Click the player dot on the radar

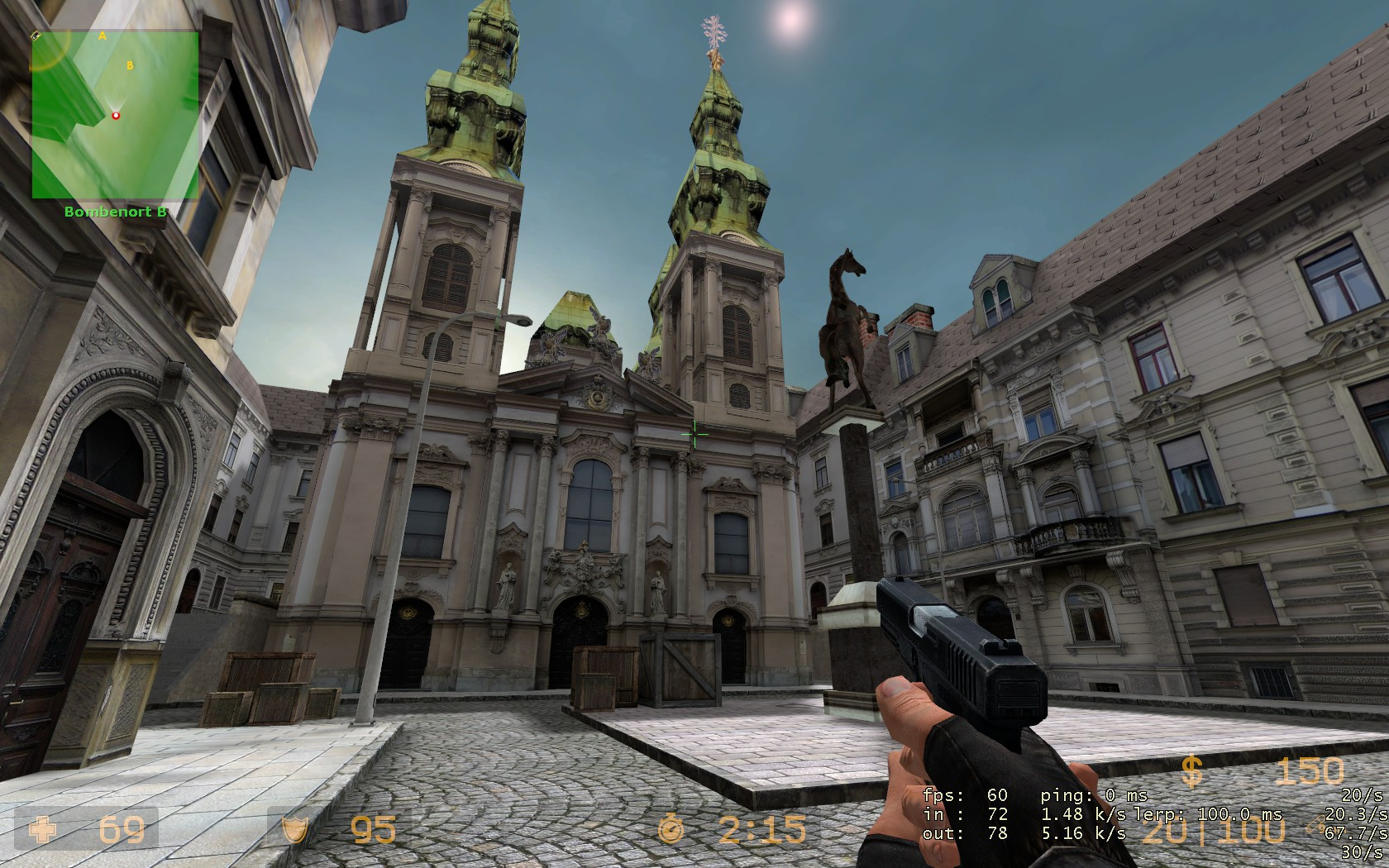tap(116, 115)
